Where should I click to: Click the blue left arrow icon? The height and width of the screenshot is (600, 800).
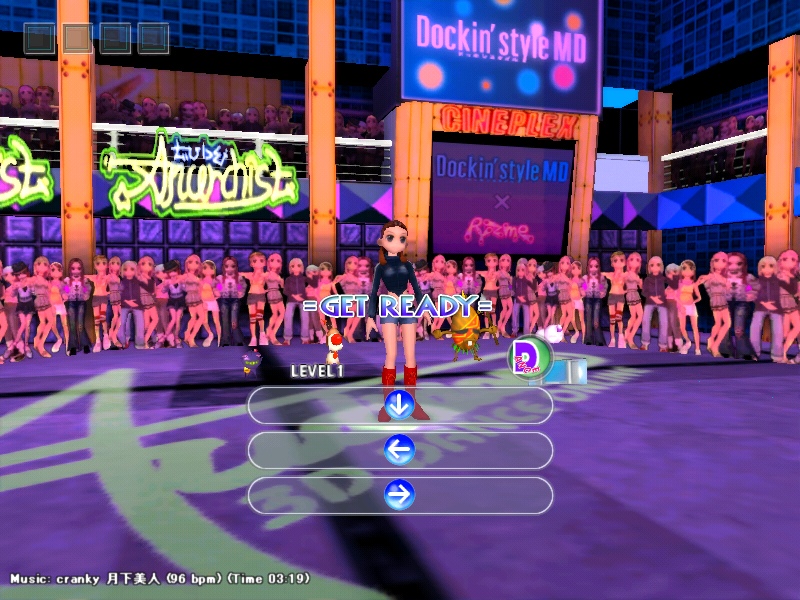coord(399,450)
